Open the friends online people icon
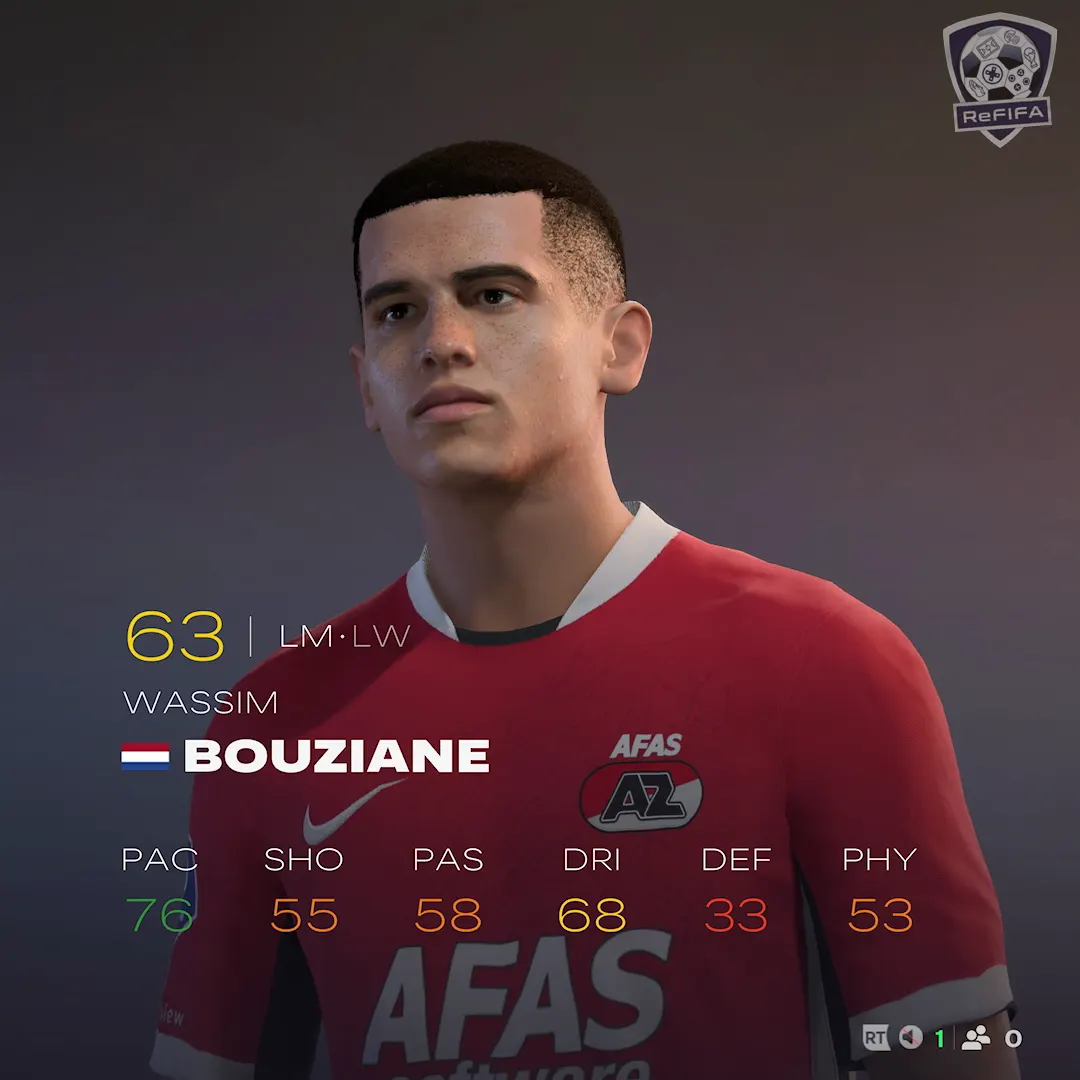Viewport: 1080px width, 1080px height. (x=975, y=1038)
